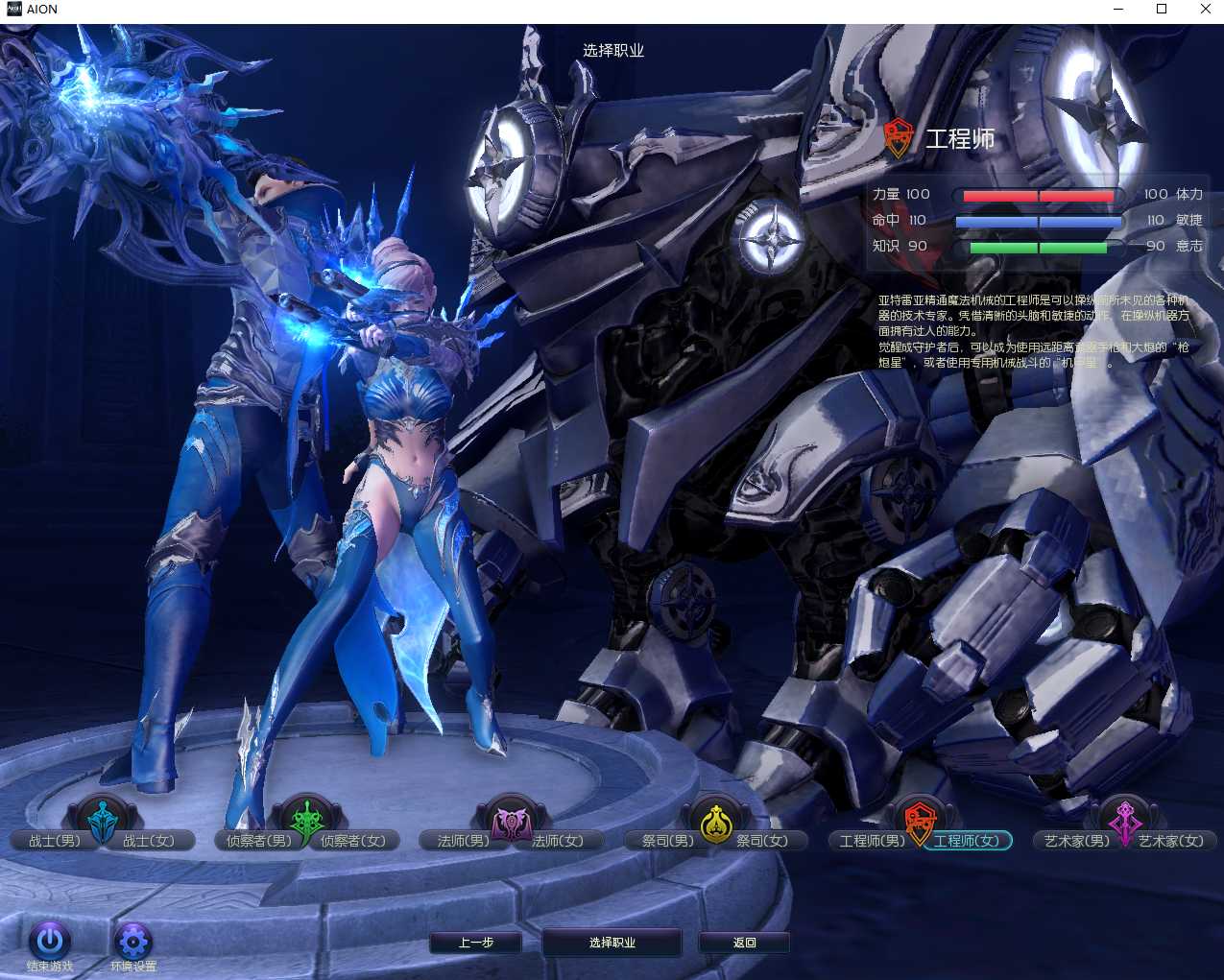This screenshot has width=1224, height=980.
Task: Quit via the 结束游戏 power icon
Action: pos(50,941)
